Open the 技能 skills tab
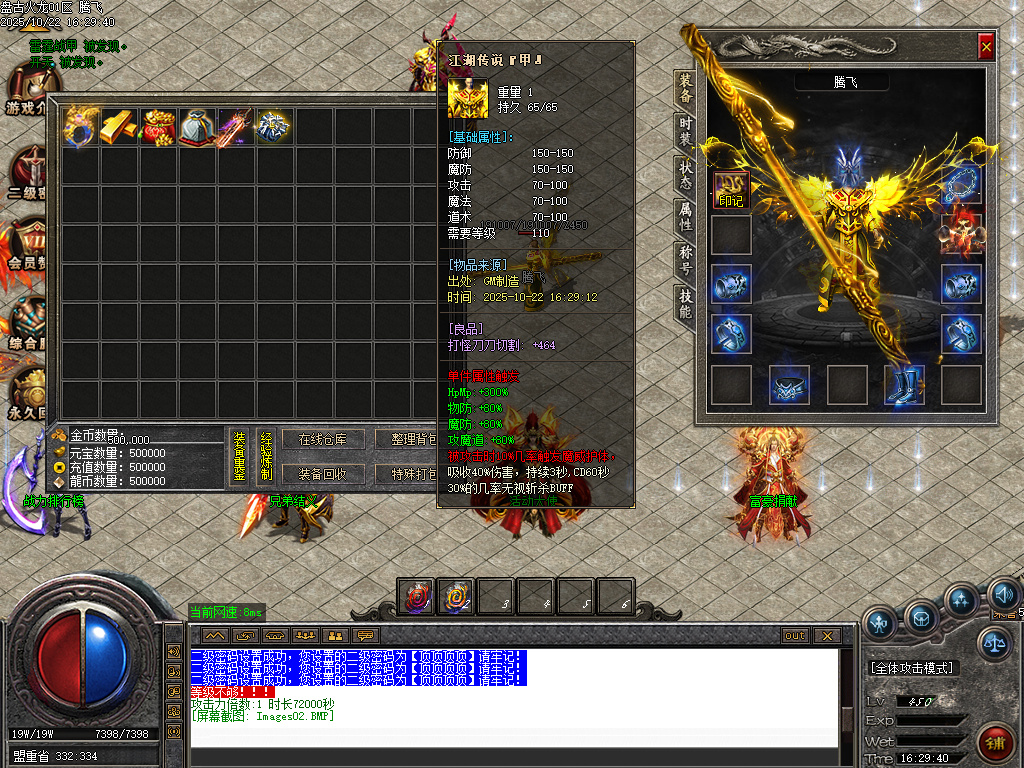 685,303
